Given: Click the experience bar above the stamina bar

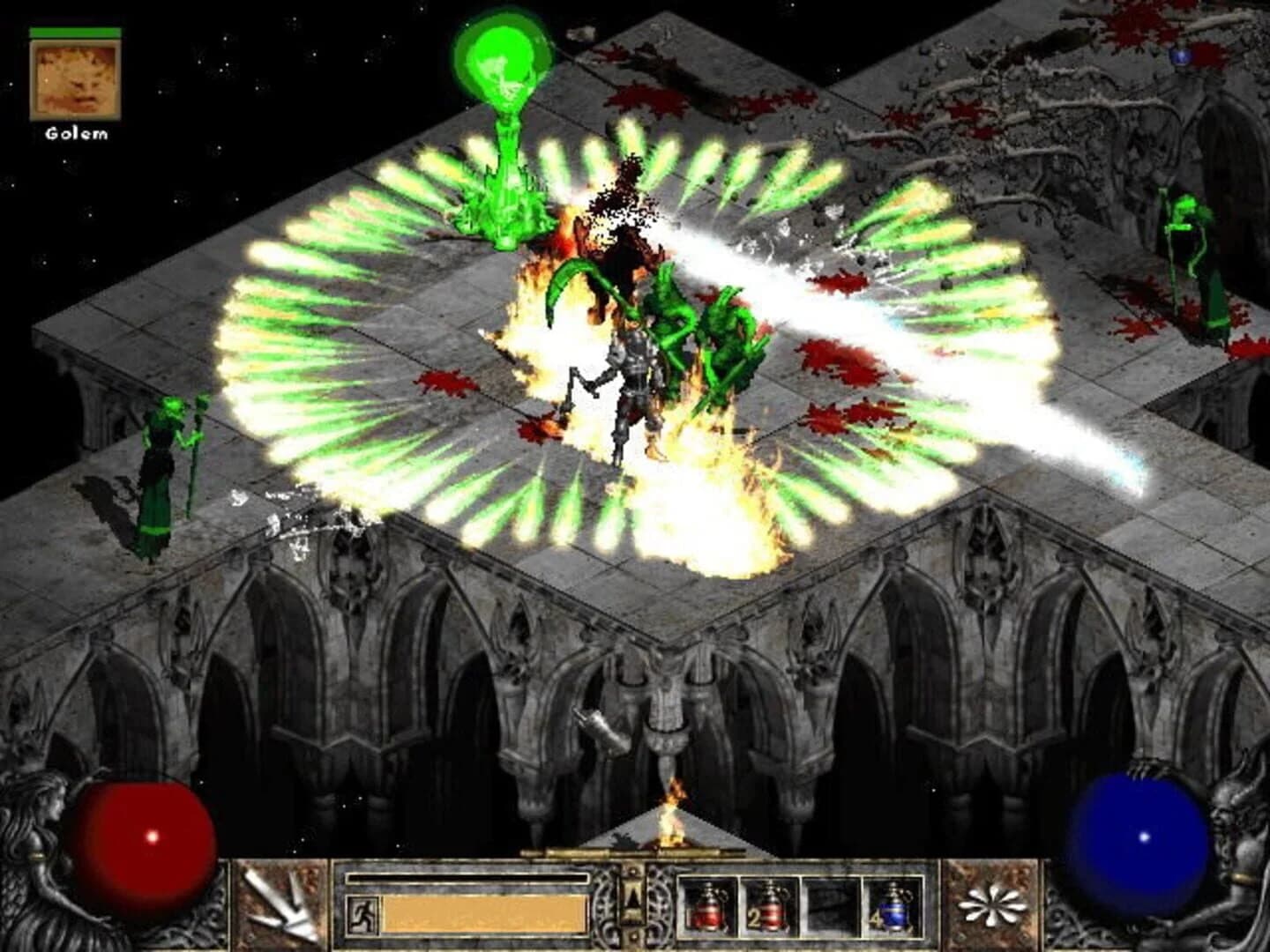Looking at the screenshot, I should [x=467, y=878].
